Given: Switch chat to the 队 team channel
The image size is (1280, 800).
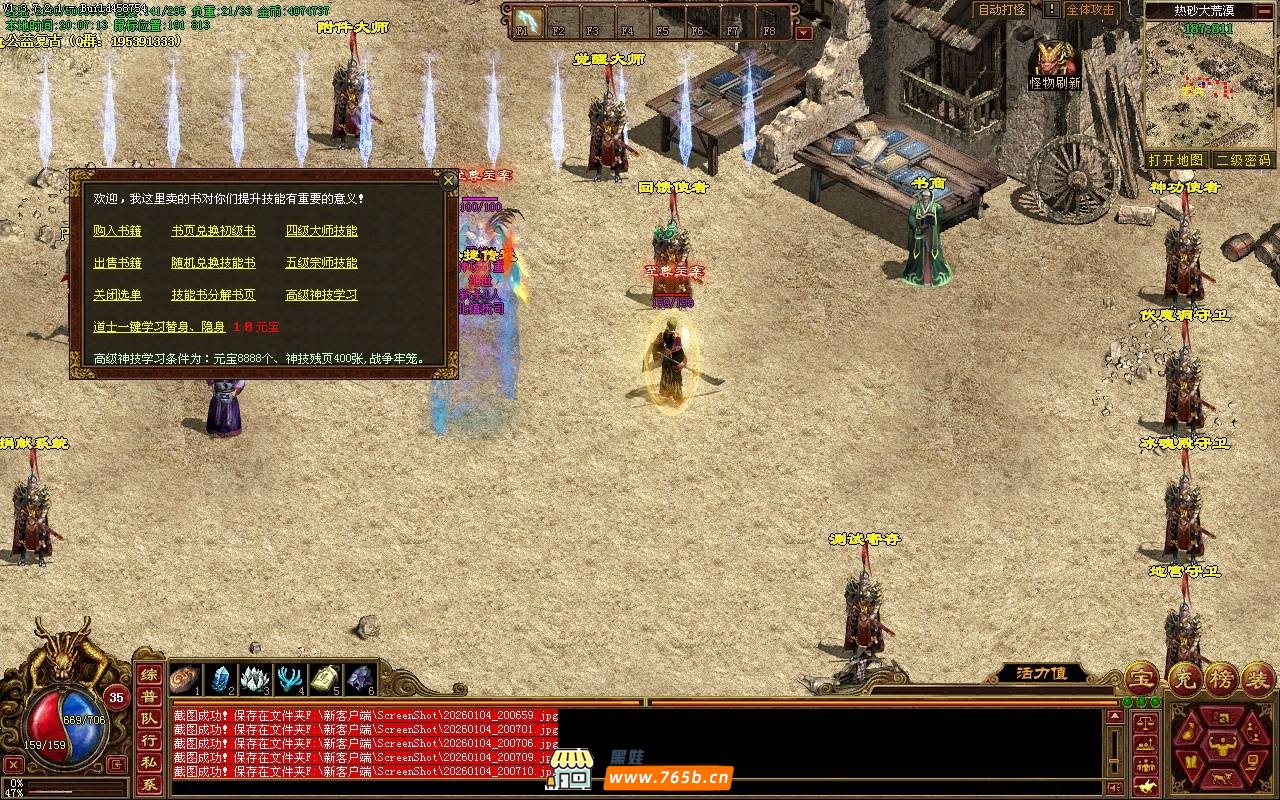Looking at the screenshot, I should (x=148, y=718).
